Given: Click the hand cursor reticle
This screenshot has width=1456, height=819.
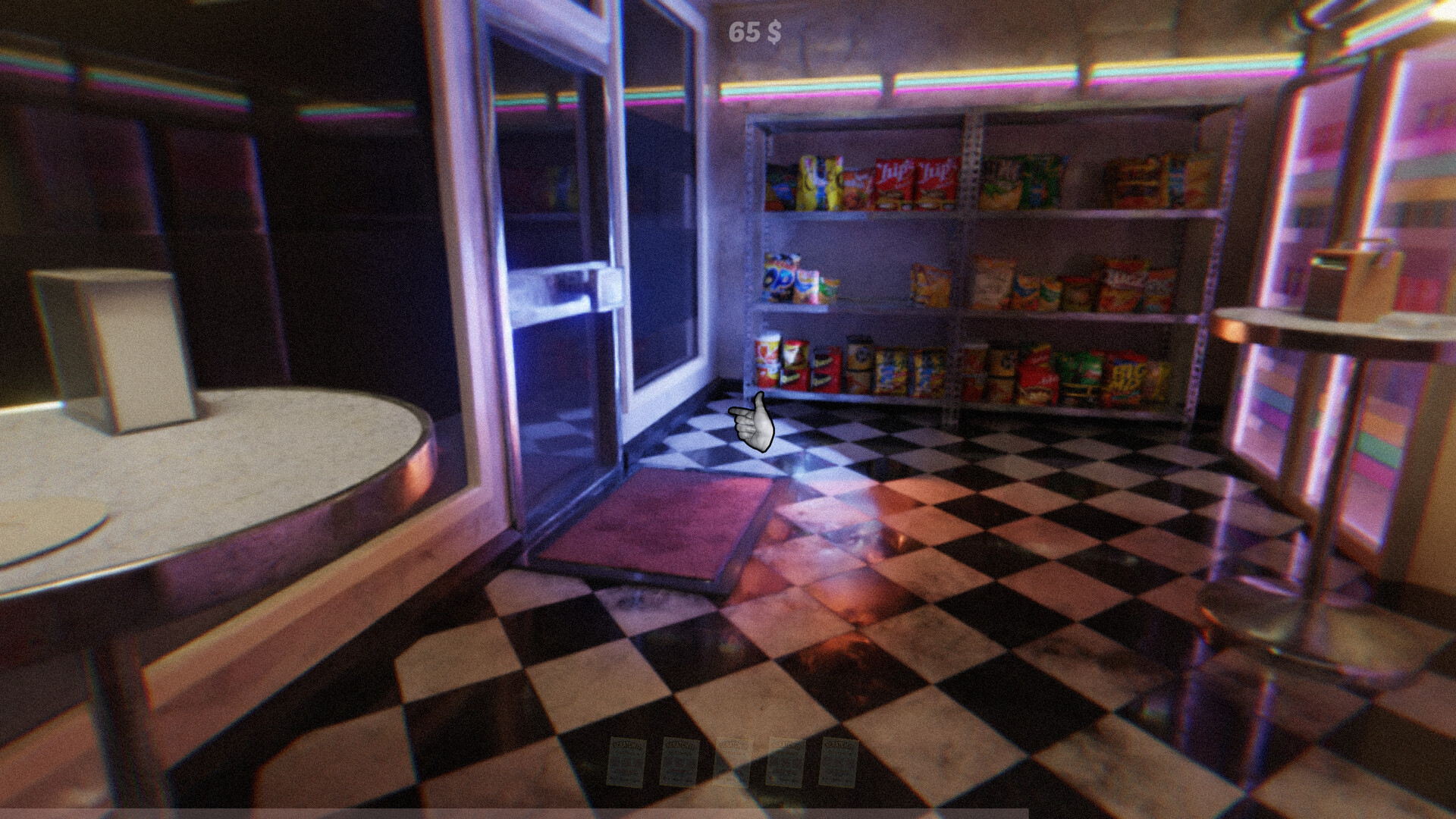Looking at the screenshot, I should click(x=755, y=421).
